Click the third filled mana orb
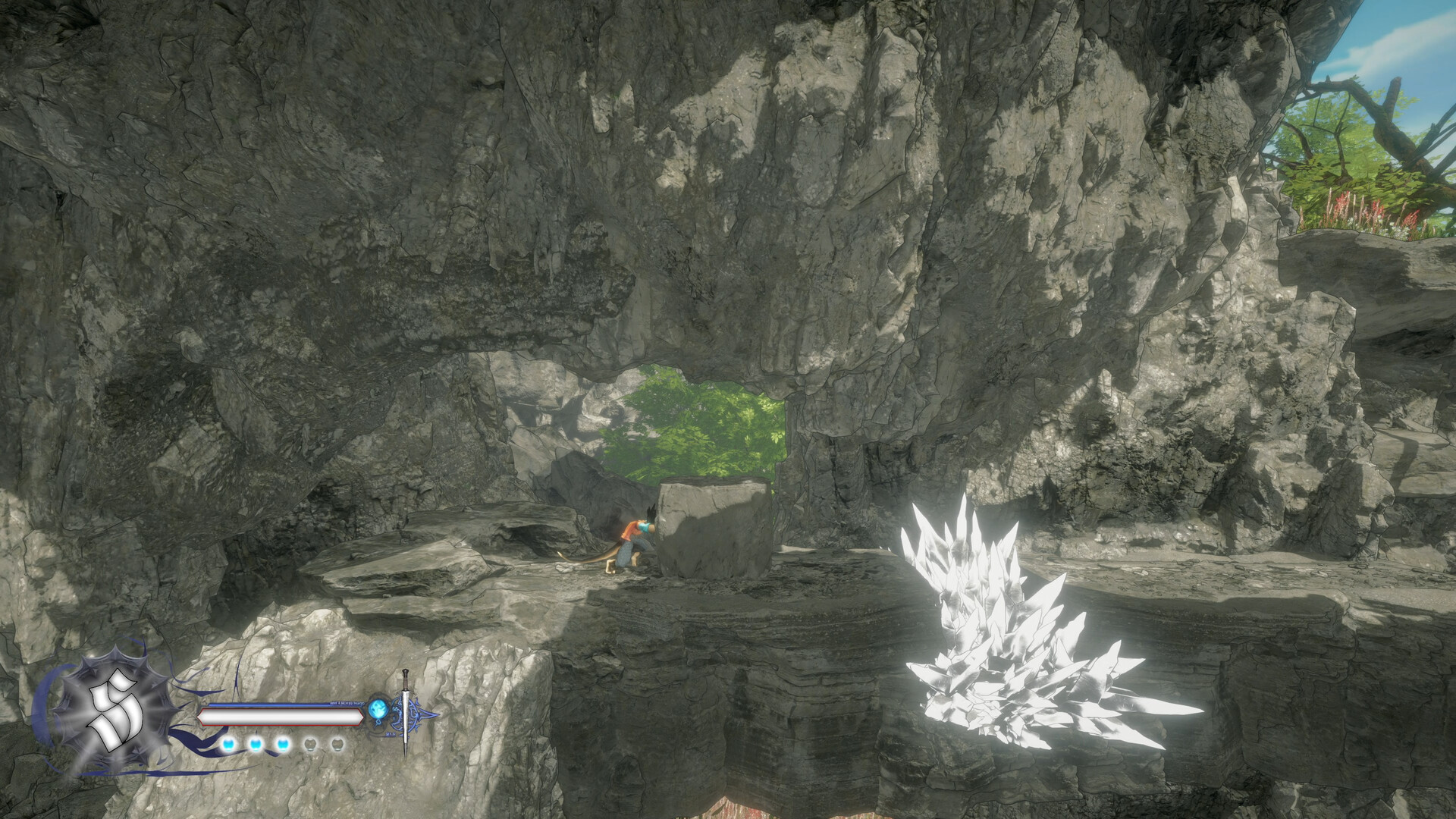Viewport: 1456px width, 819px height. 282,745
